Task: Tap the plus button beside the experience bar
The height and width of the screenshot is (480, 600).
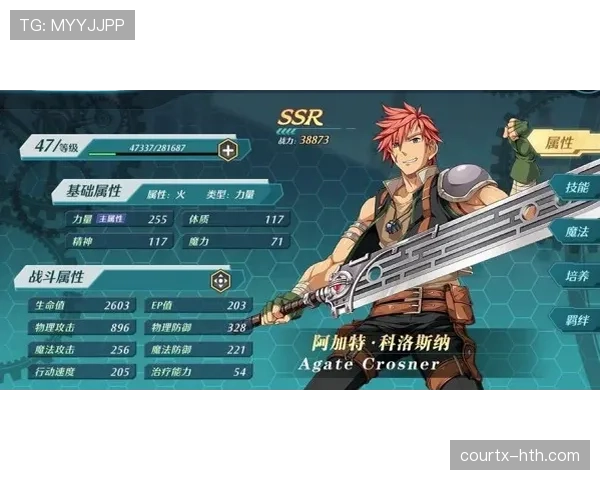Action: click(x=228, y=150)
